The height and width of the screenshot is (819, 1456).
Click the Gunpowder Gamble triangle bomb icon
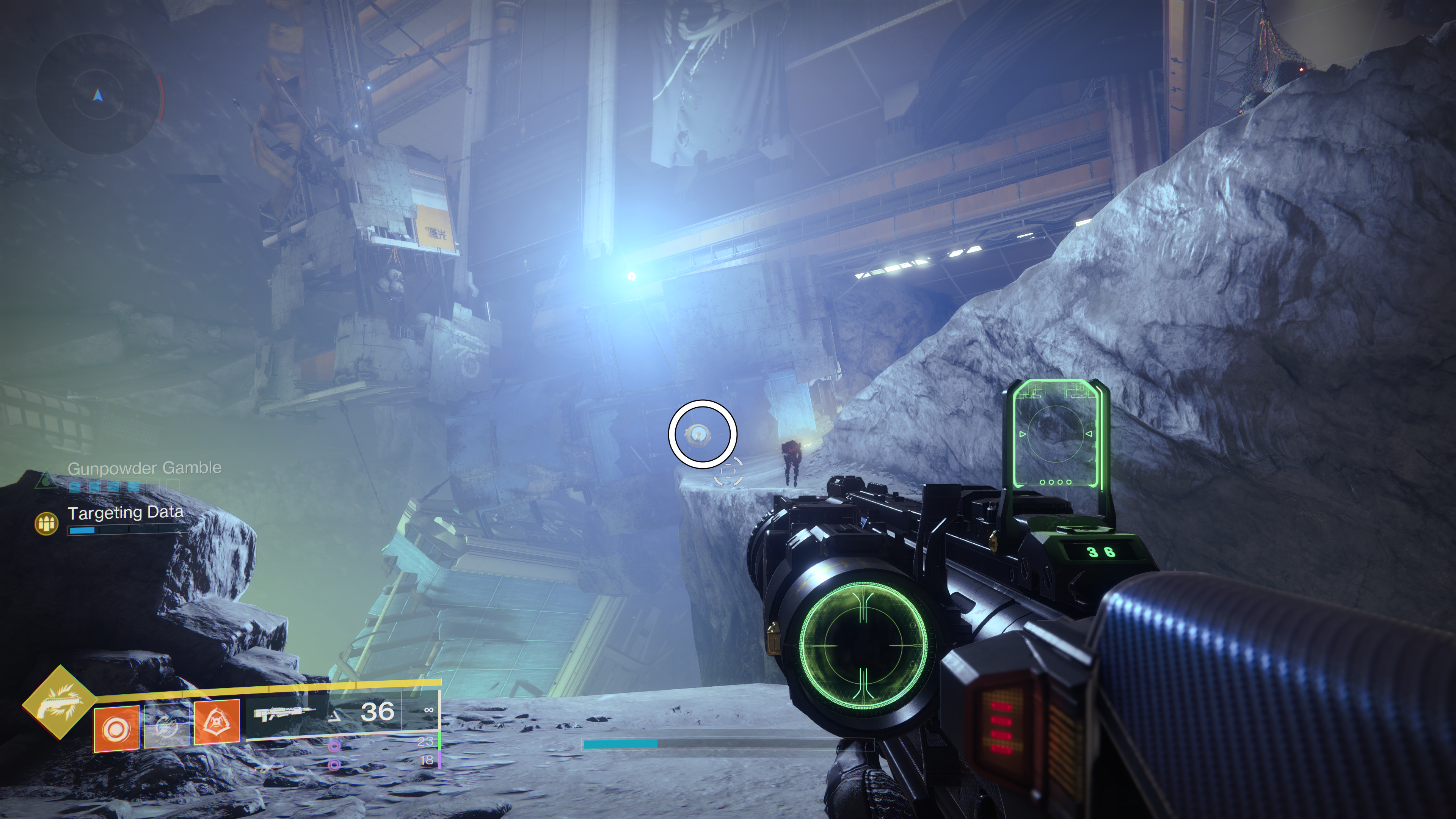(x=46, y=480)
